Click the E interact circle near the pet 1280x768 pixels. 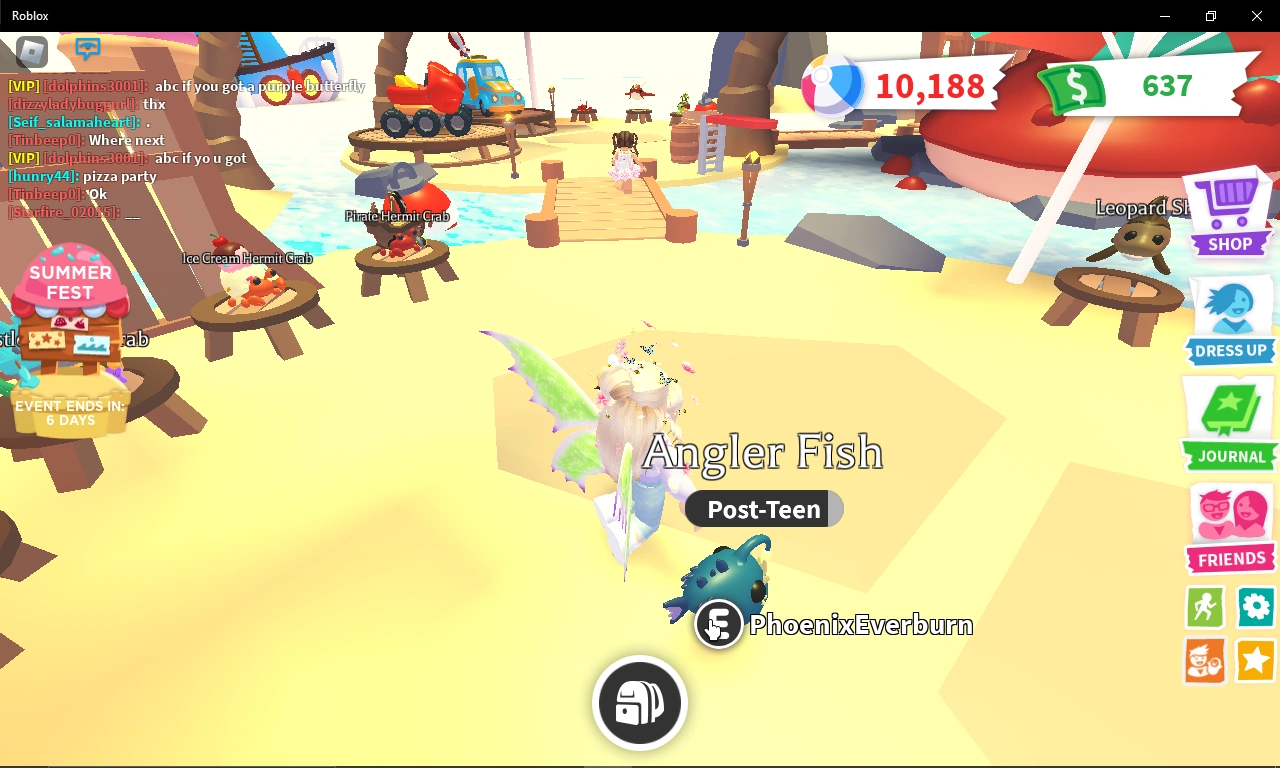(x=718, y=624)
